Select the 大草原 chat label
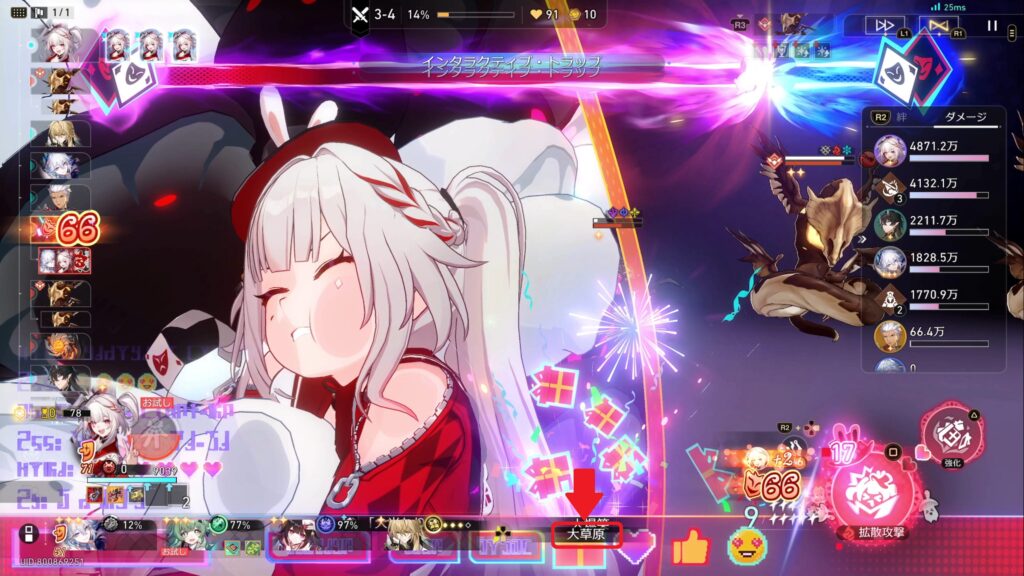This screenshot has width=1024, height=576. [586, 534]
